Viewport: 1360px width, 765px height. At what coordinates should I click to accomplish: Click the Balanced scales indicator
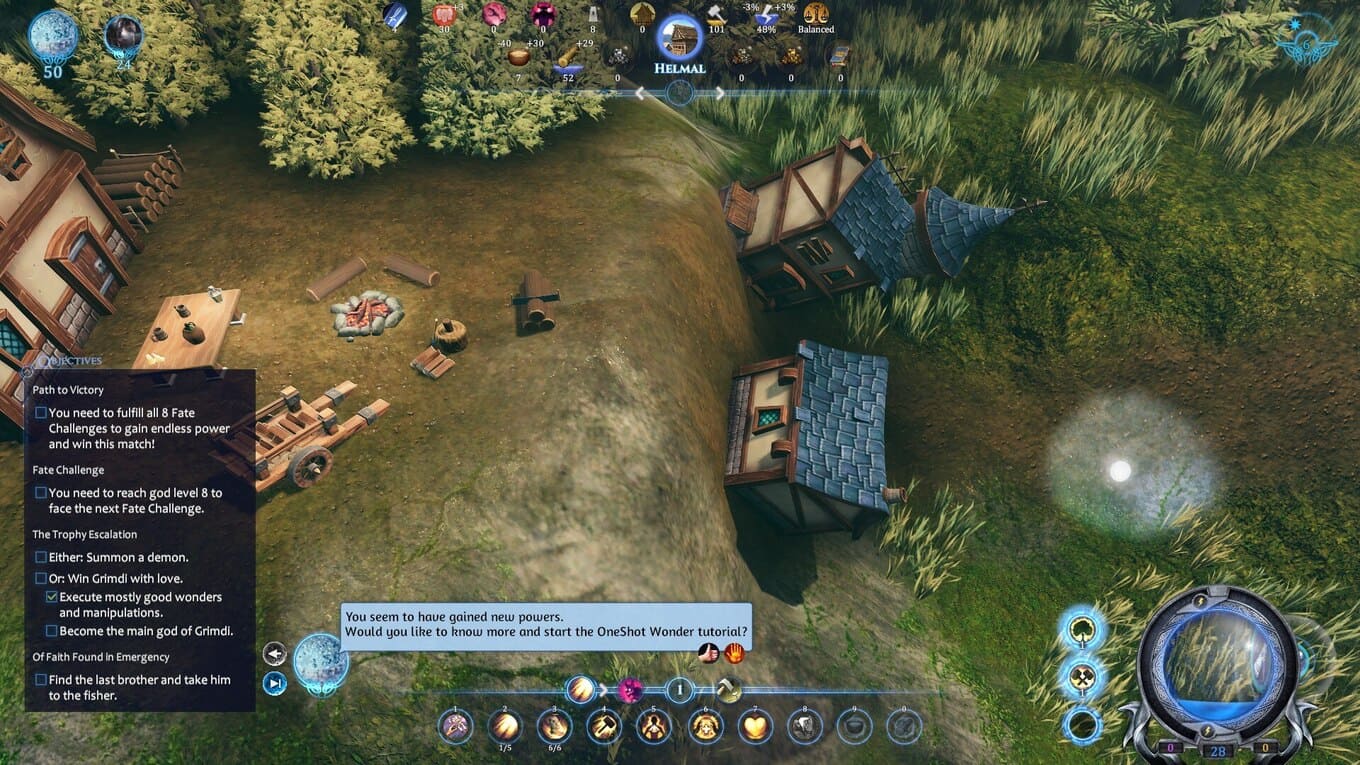[816, 16]
